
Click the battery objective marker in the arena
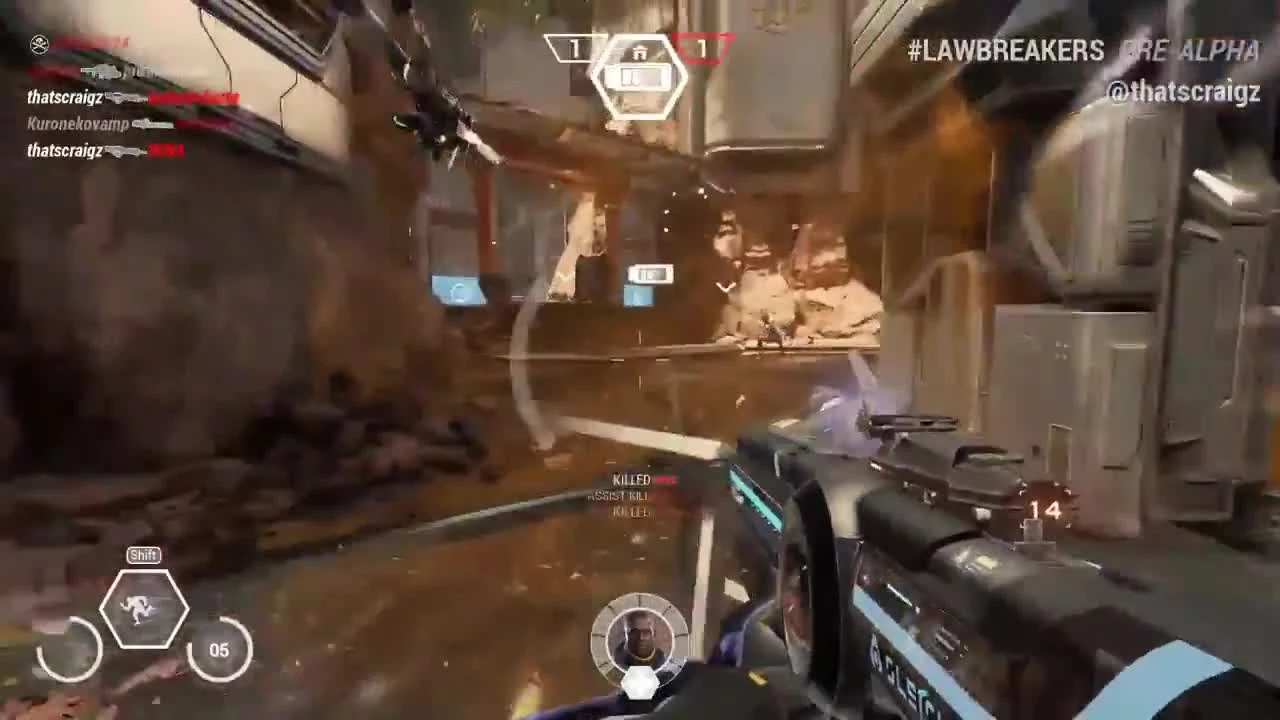click(649, 273)
